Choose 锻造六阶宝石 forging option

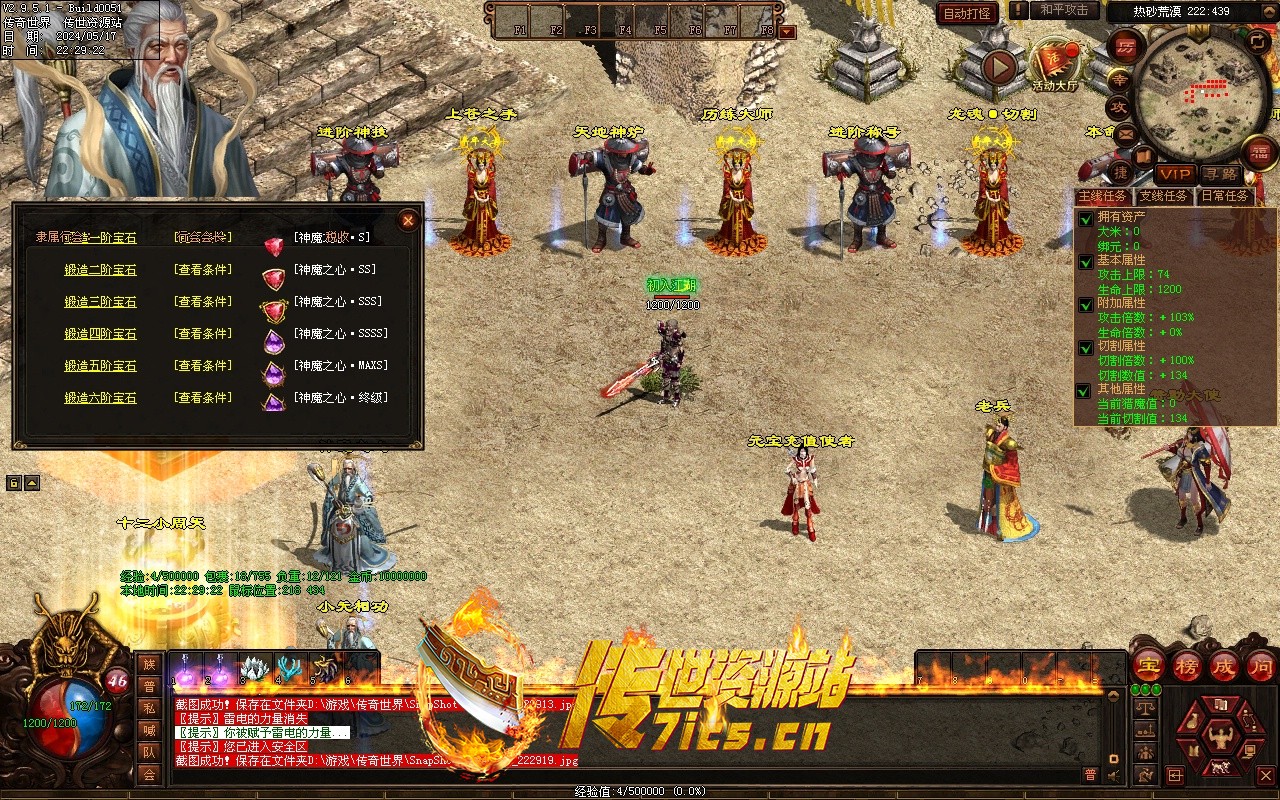click(100, 398)
